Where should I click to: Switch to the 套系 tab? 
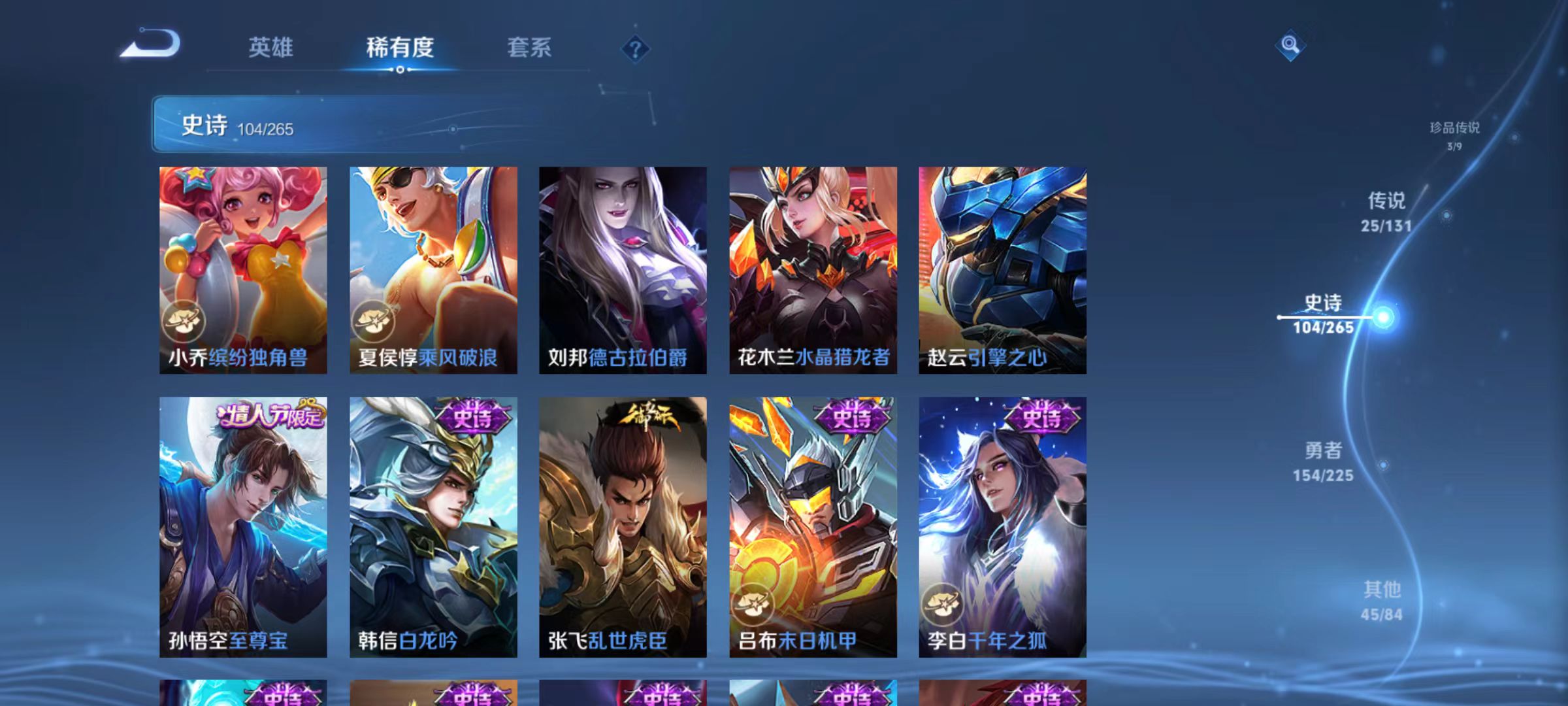point(531,47)
